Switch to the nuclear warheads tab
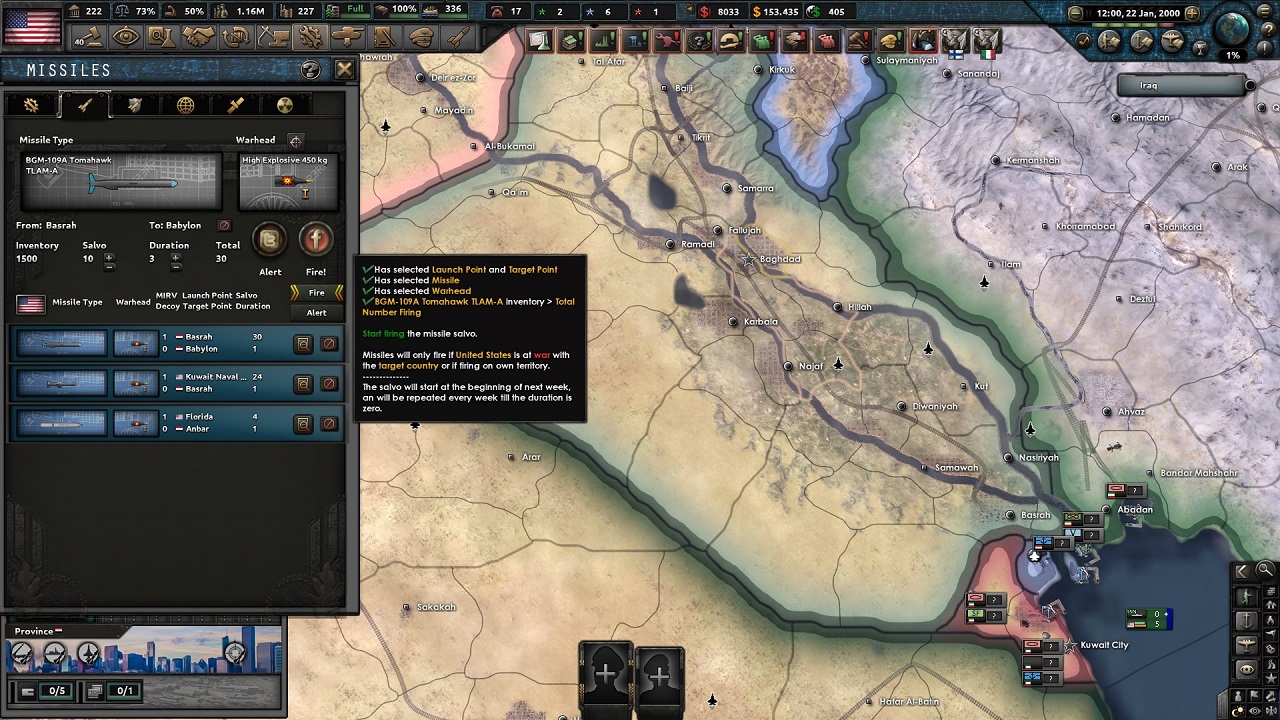Screen dimensions: 1280x720 click(286, 106)
